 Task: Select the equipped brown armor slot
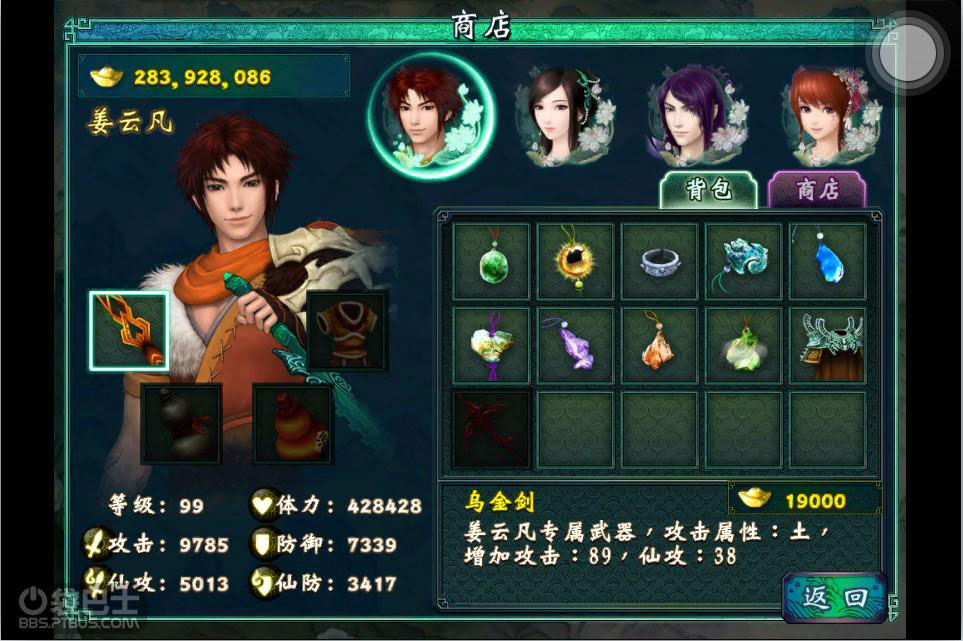click(x=346, y=331)
